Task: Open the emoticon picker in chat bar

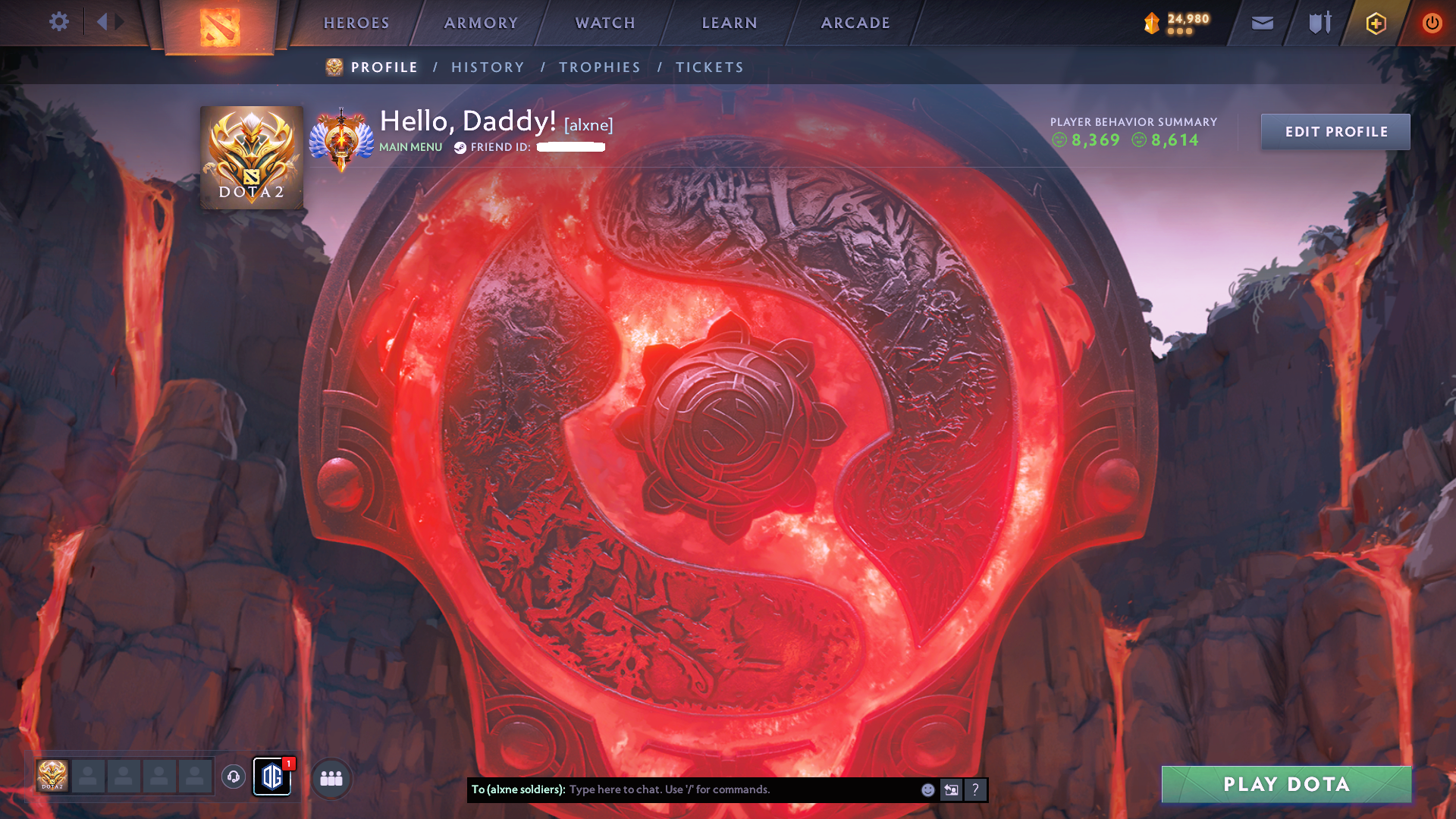Action: pos(927,790)
